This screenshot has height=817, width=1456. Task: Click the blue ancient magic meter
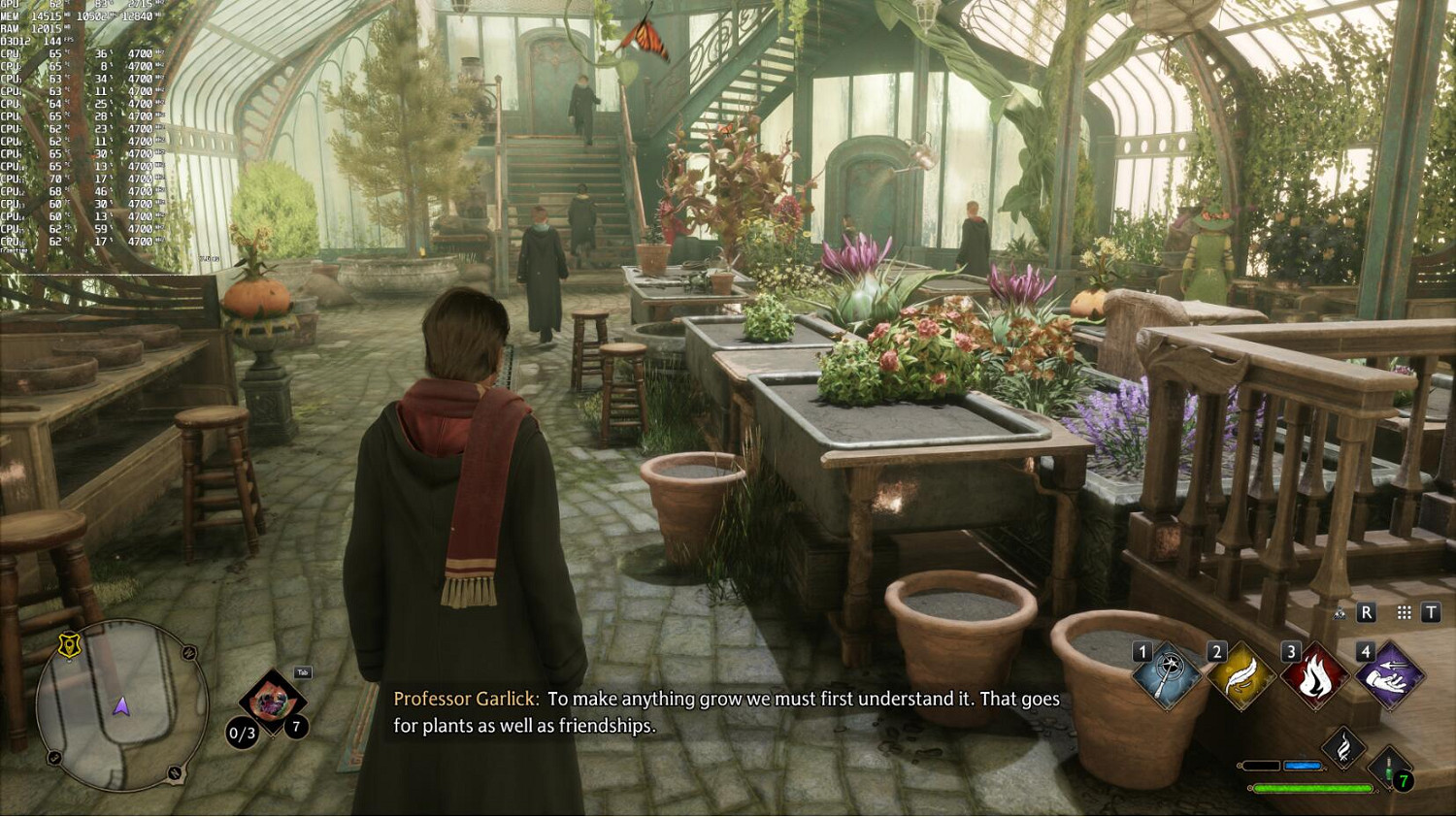(1302, 765)
